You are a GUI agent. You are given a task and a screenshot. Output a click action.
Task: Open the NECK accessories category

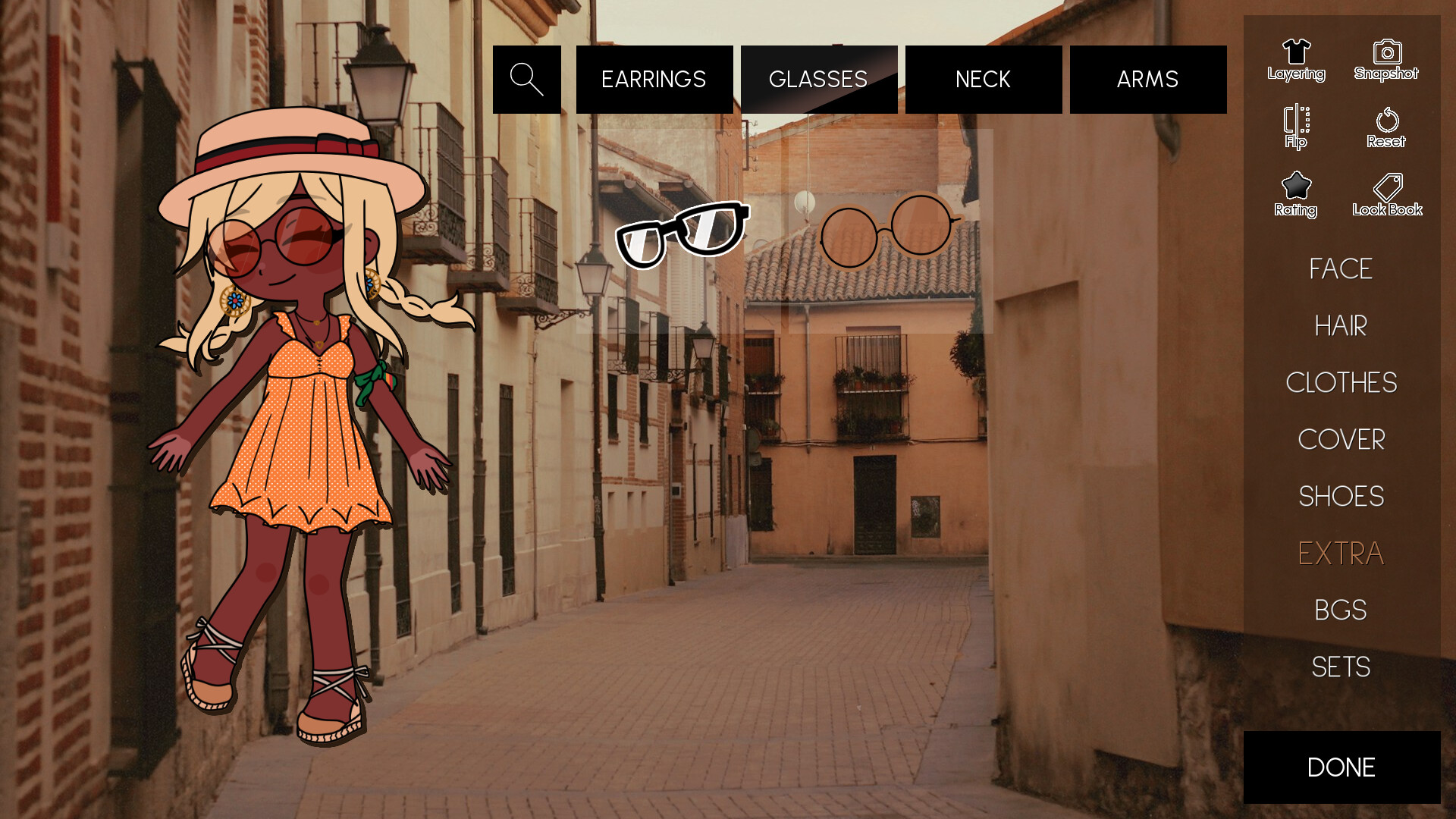[x=983, y=79]
